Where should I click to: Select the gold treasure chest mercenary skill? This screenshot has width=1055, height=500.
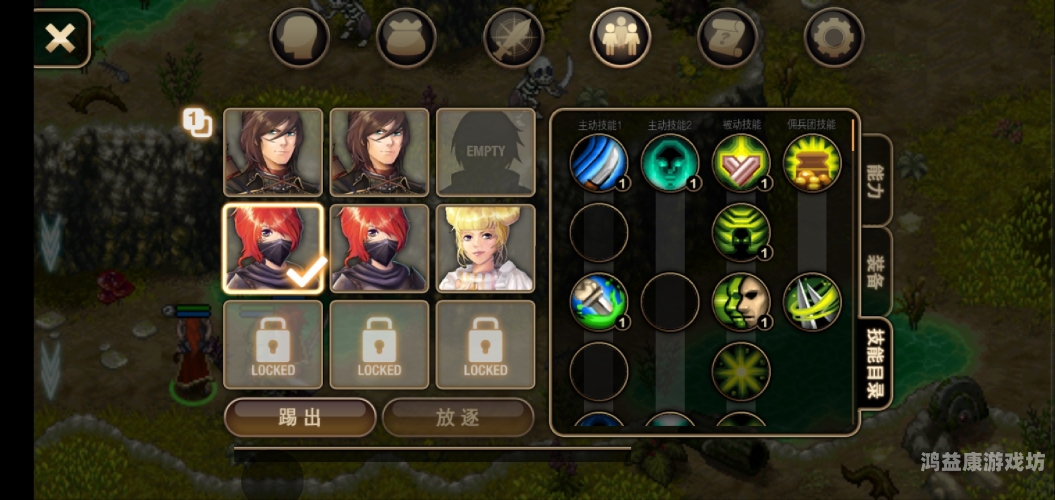811,162
